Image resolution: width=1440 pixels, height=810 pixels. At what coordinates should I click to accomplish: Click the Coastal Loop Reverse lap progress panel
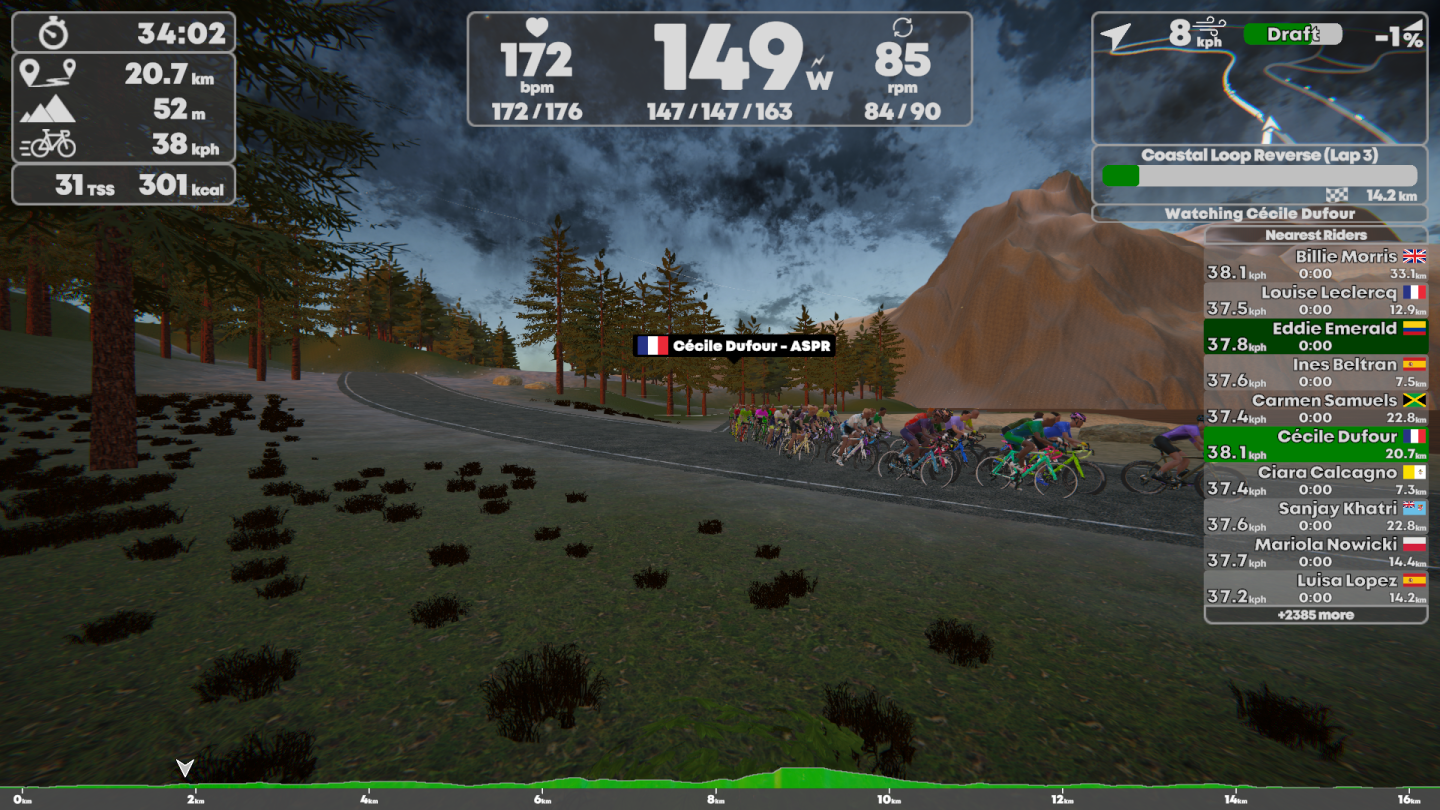coord(1260,175)
